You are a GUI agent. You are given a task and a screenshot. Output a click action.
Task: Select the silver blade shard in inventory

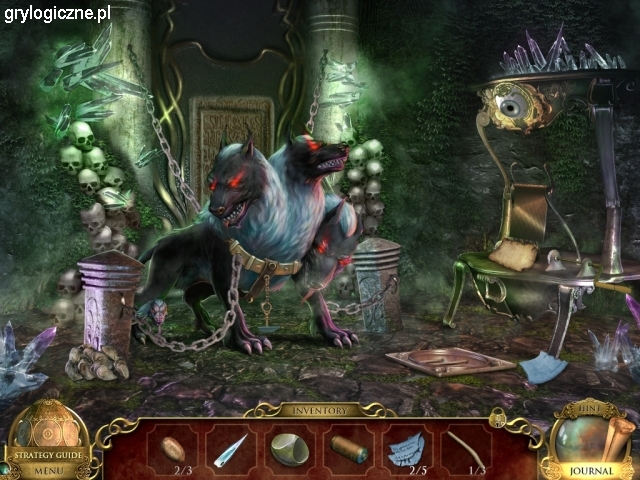click(230, 448)
